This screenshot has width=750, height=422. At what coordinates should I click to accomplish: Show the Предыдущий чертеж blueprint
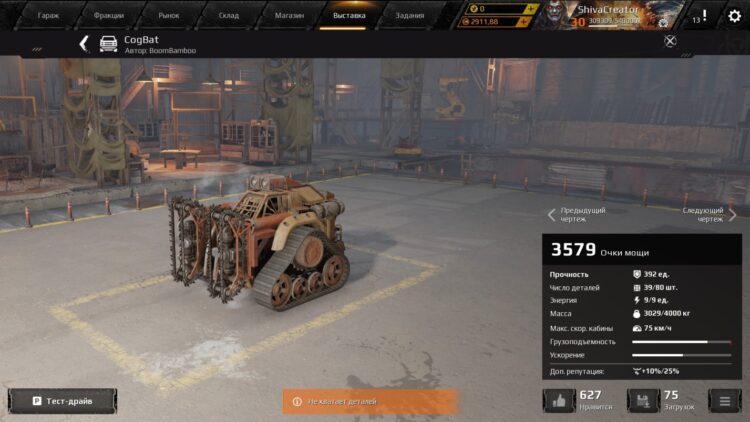[x=576, y=214]
